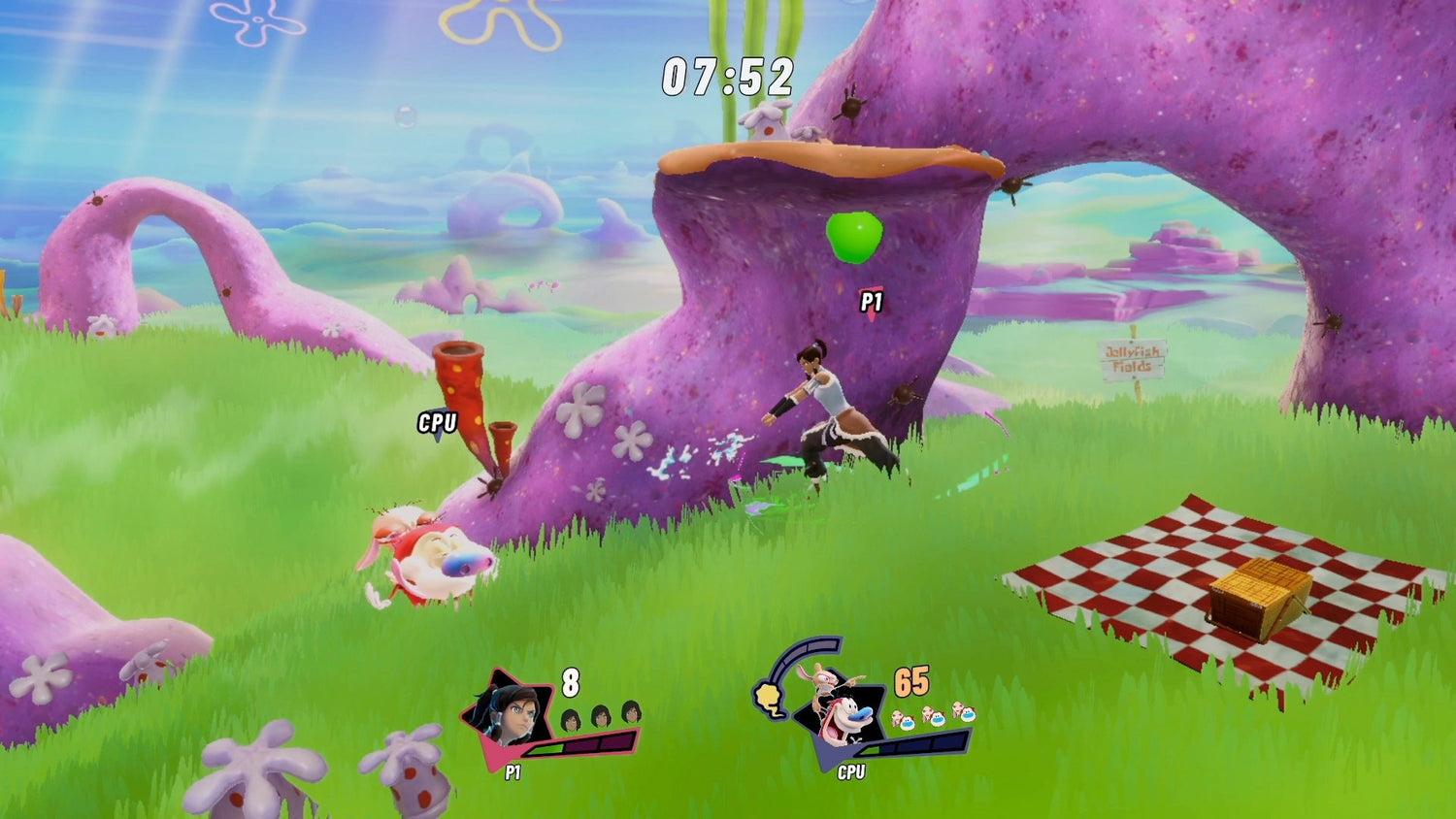Select Korra's P1 character portrait

click(x=506, y=716)
